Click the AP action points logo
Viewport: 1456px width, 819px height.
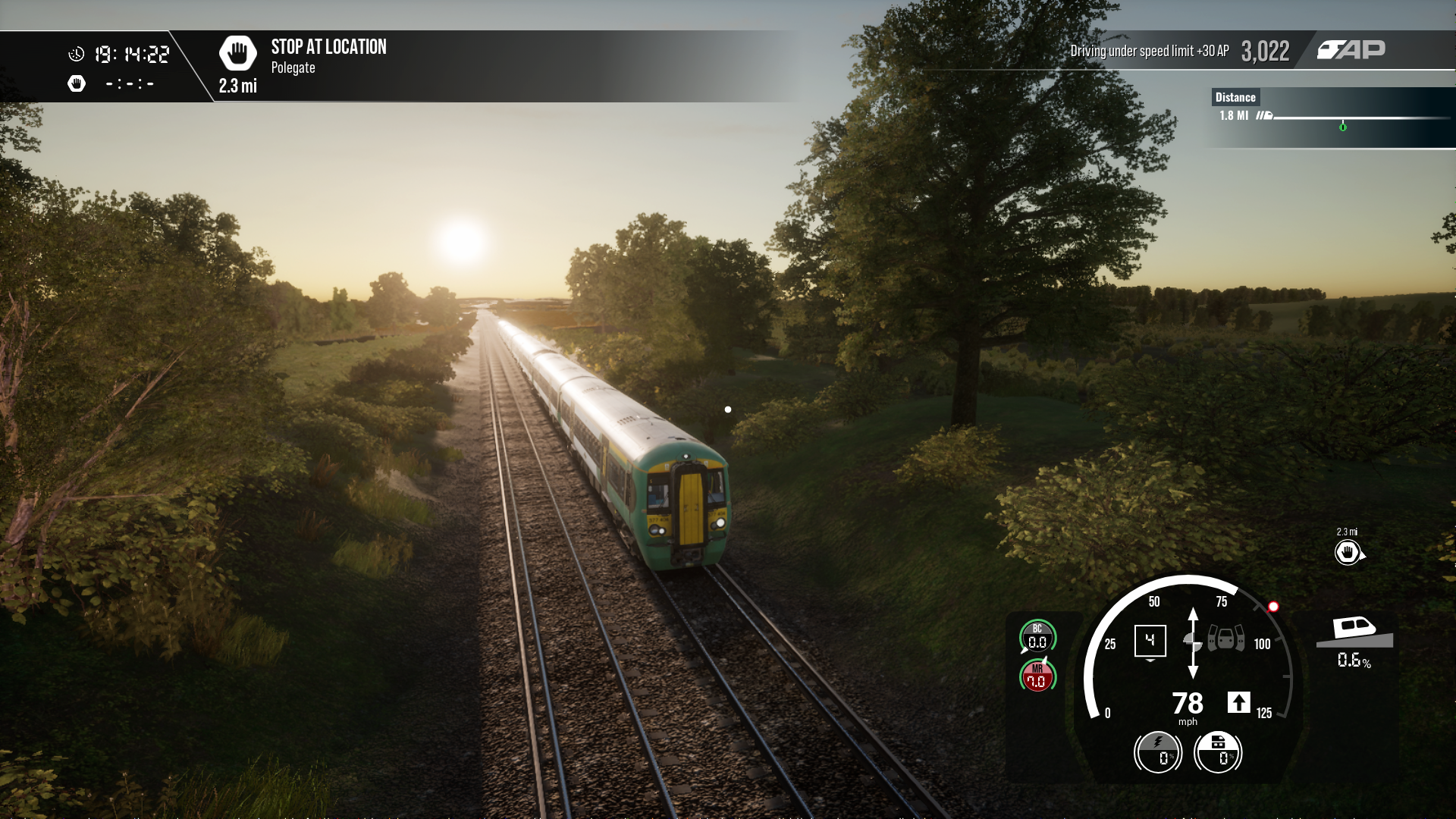point(1351,50)
